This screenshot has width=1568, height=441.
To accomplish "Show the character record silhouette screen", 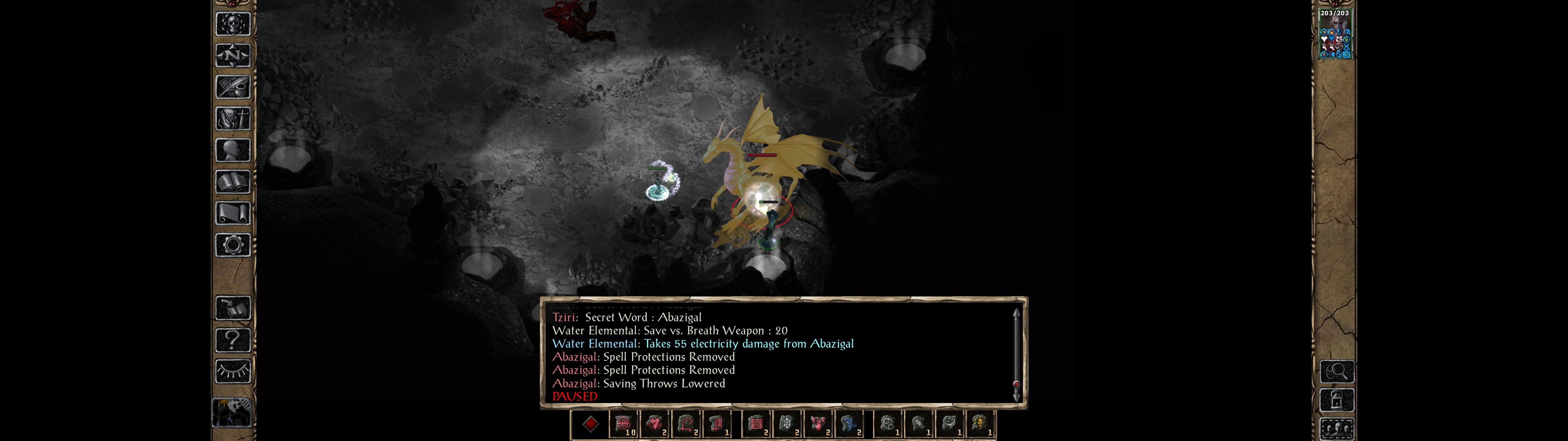I will [233, 150].
